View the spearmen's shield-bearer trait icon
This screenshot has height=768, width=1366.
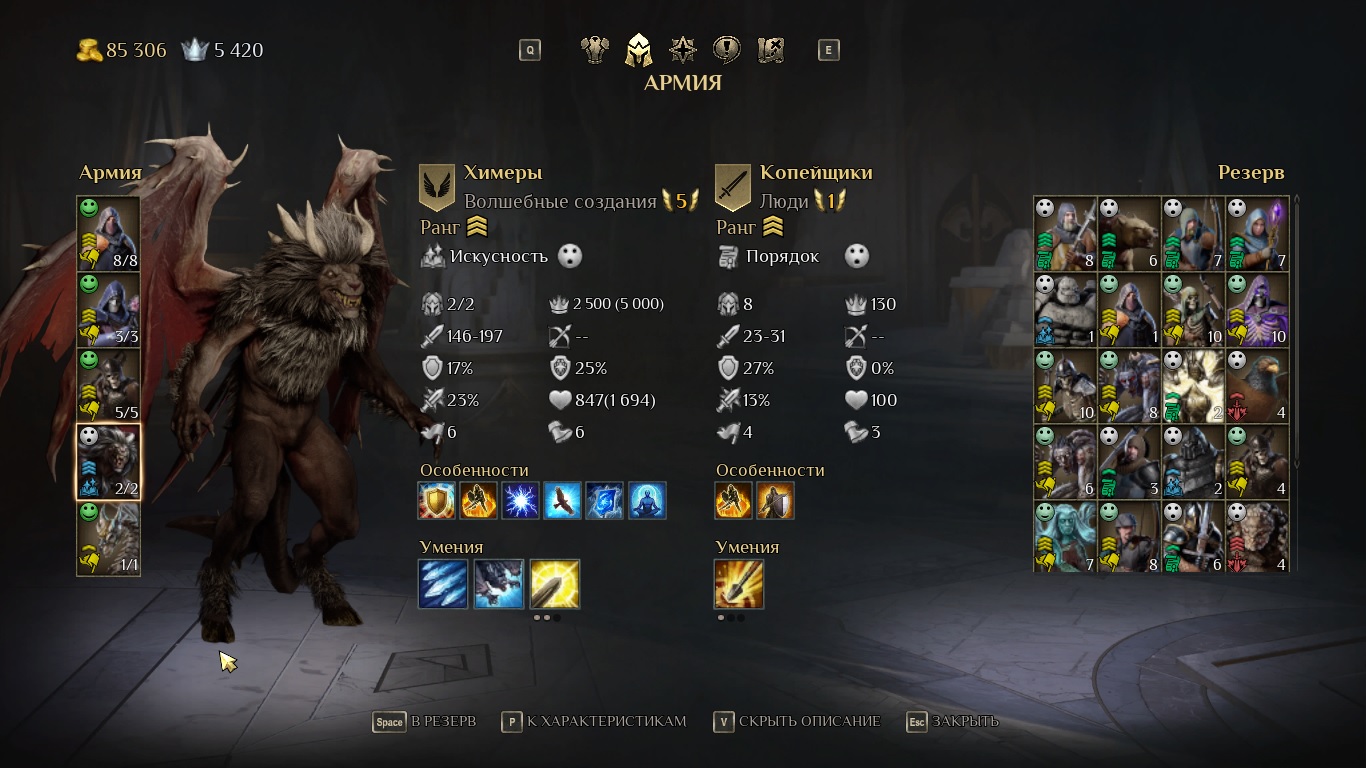click(x=775, y=501)
